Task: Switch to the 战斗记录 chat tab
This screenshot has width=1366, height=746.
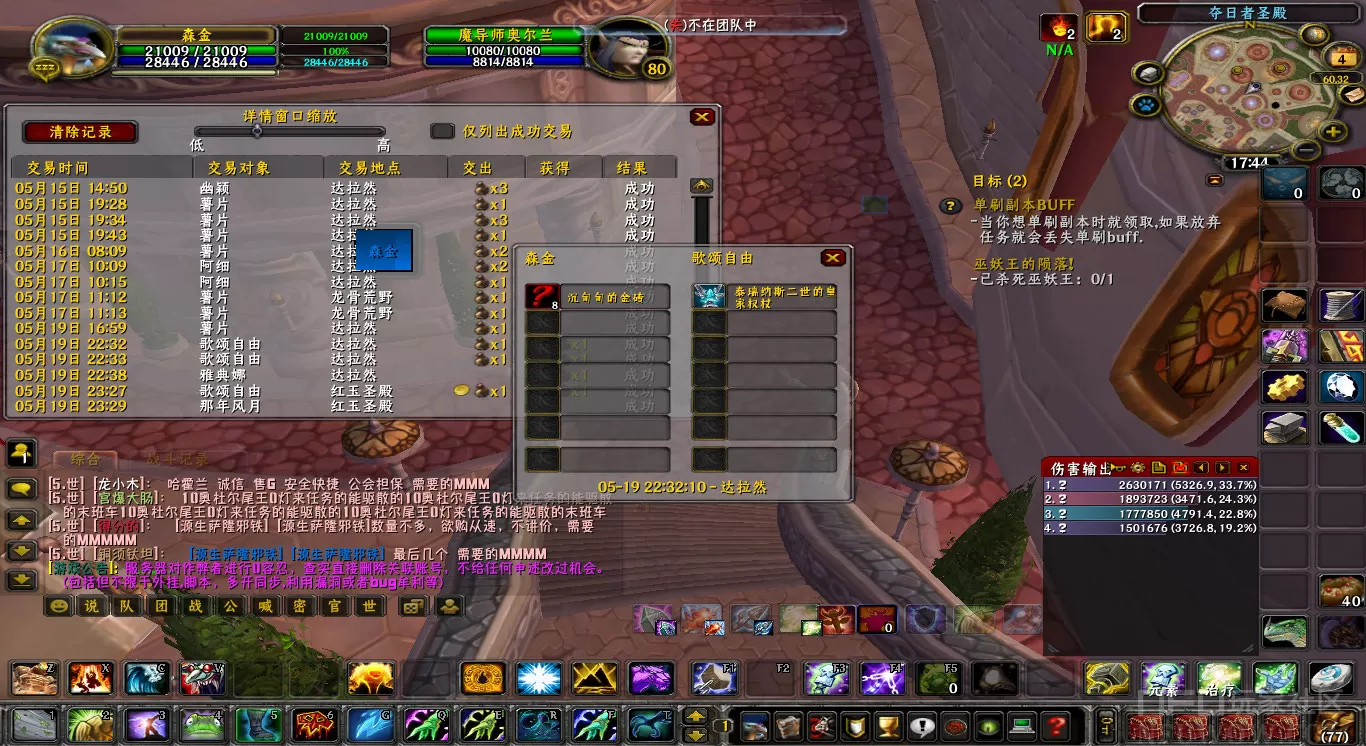Action: tap(176, 459)
